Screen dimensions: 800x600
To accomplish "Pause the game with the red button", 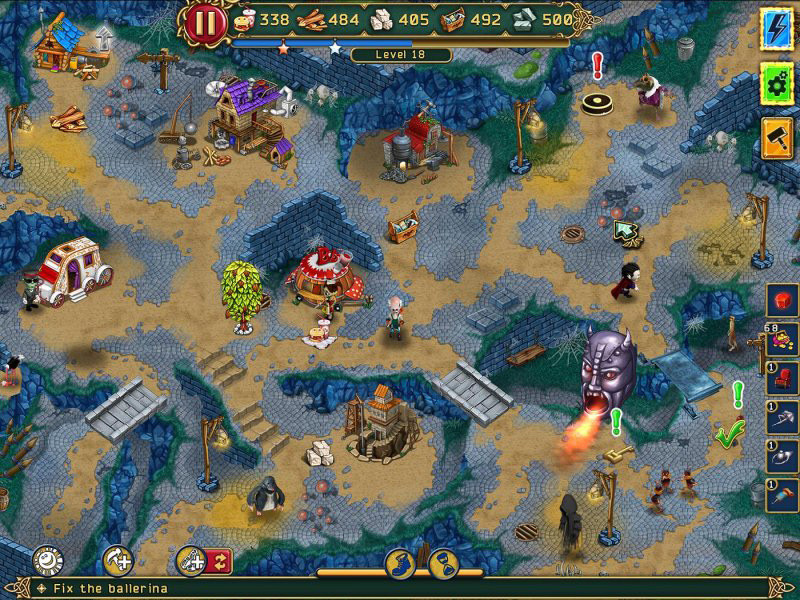I will point(205,21).
